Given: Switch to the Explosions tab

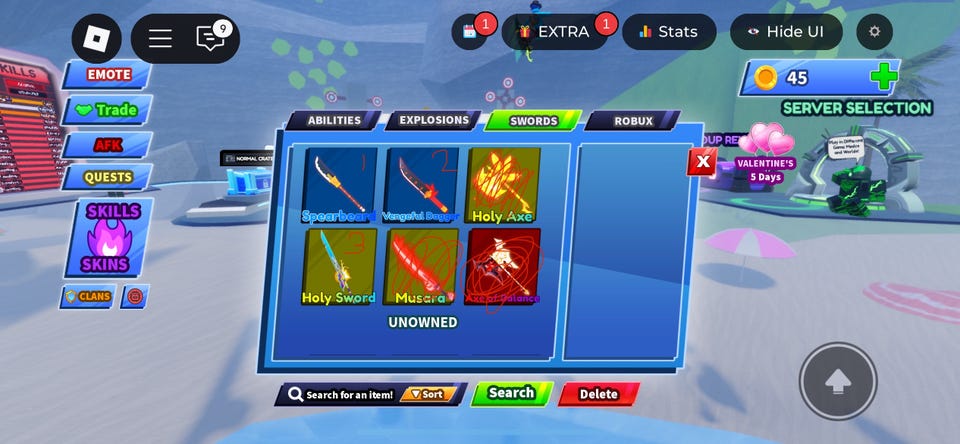Looking at the screenshot, I should (433, 121).
